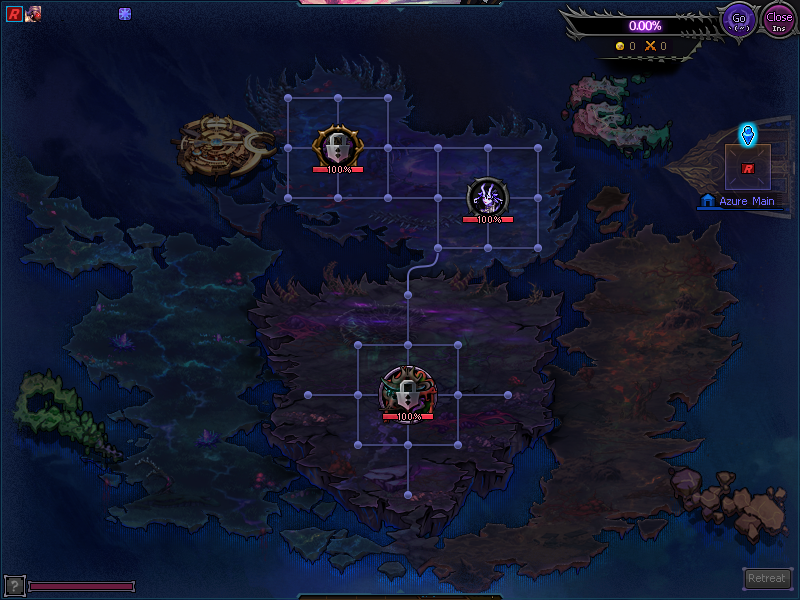This screenshot has height=600, width=800.
Task: Click the red R party icon
Action: pos(14,14)
